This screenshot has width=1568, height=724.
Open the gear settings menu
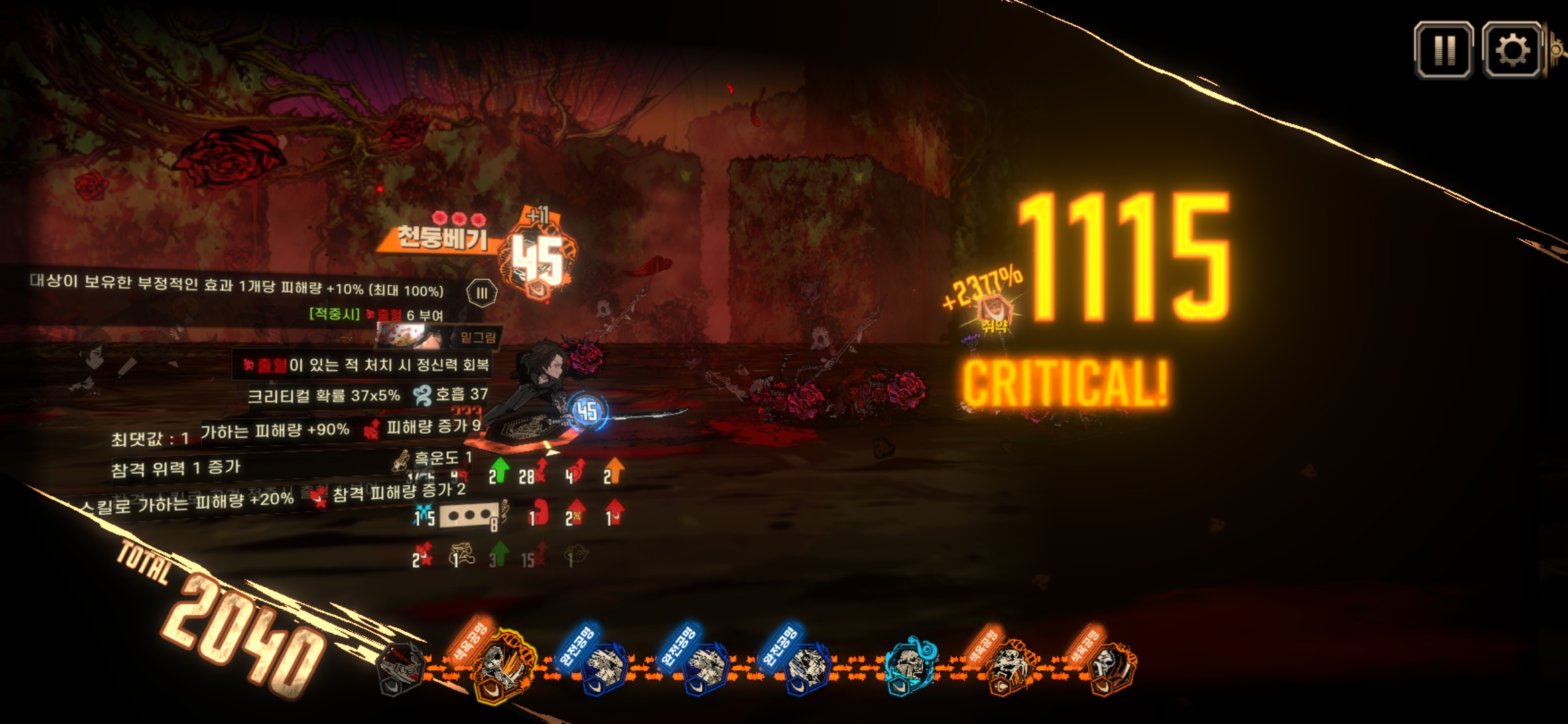tap(1512, 50)
